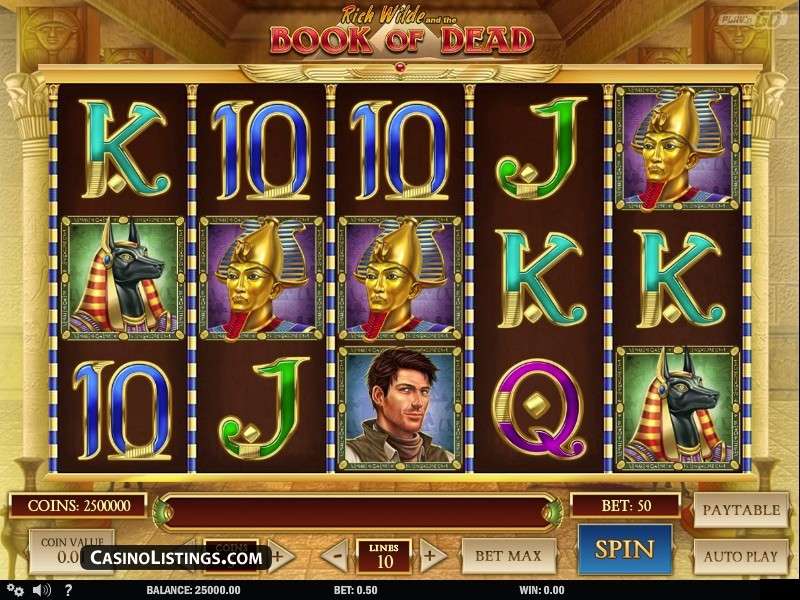Open the Paytable
The height and width of the screenshot is (600, 800).
coord(741,510)
